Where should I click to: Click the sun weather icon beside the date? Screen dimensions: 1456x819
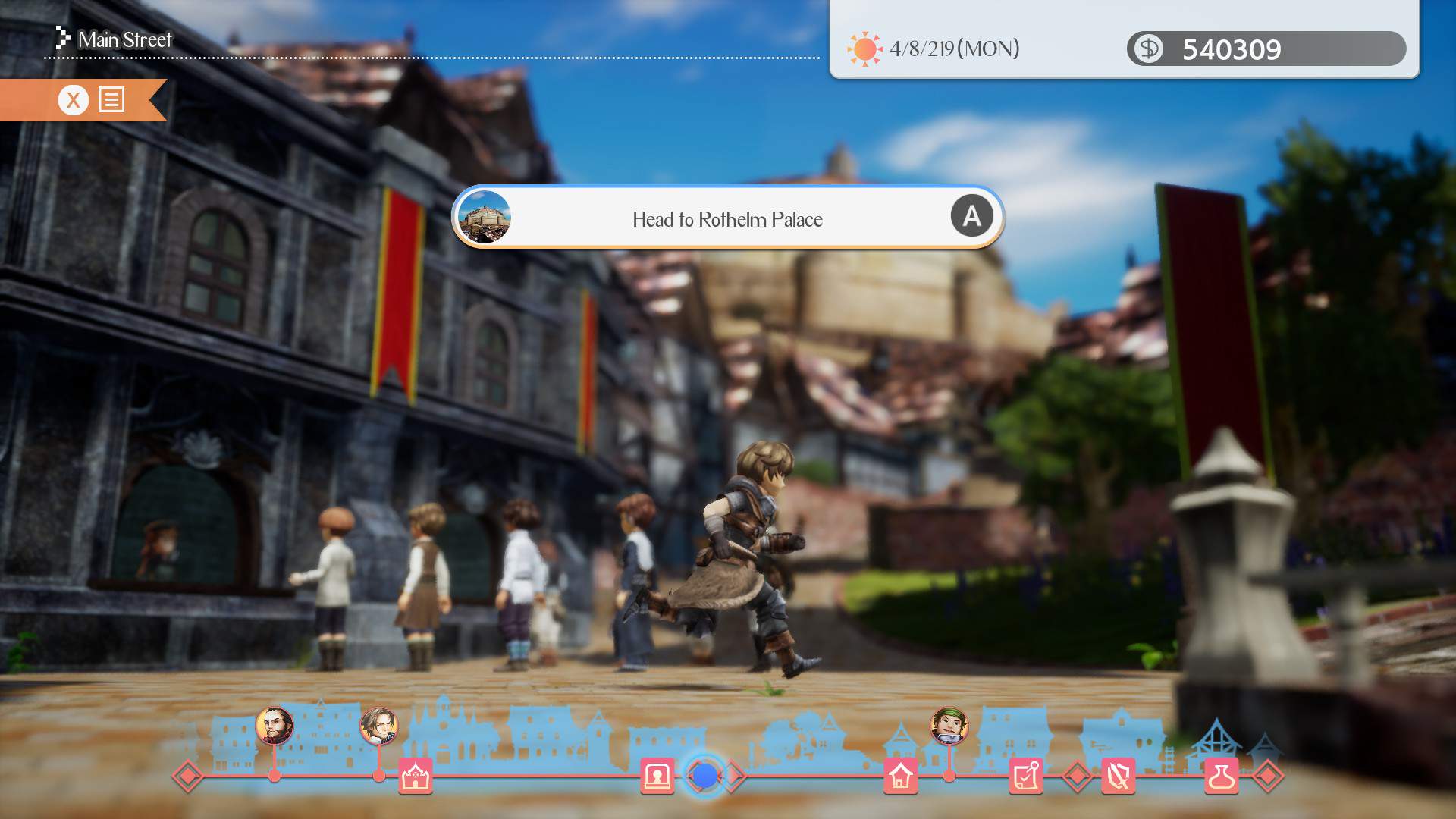point(864,48)
